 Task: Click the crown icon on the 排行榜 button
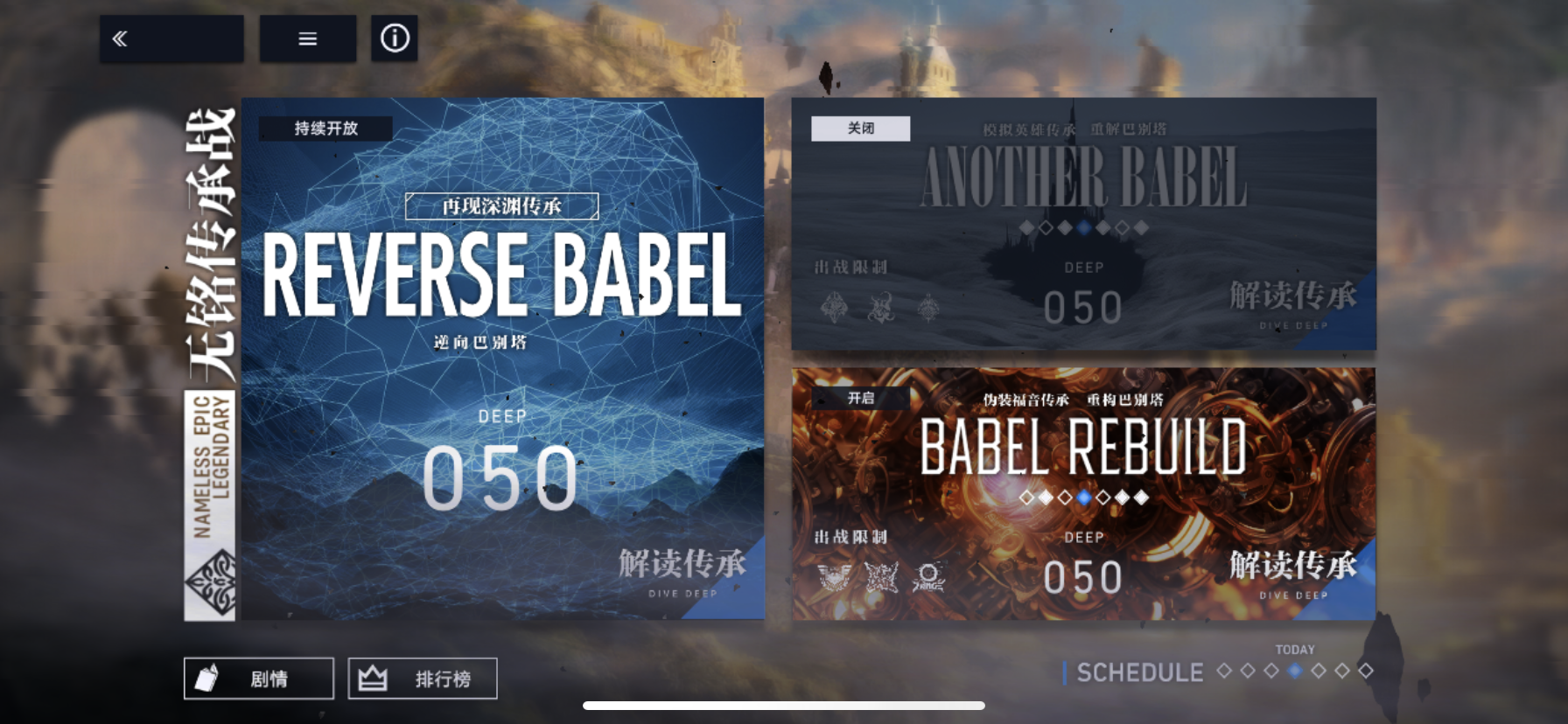pyautogui.click(x=372, y=677)
